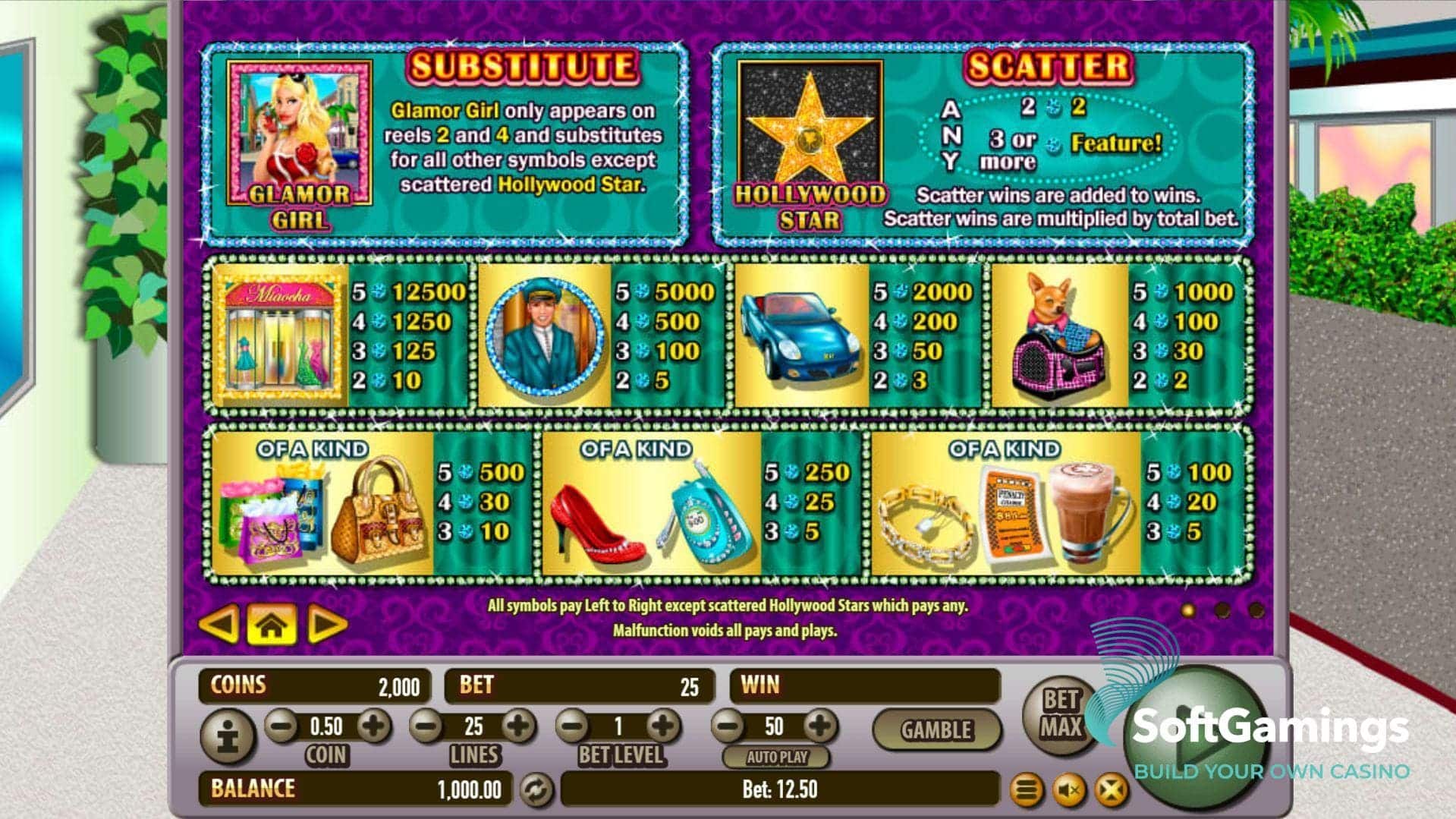Raise the bet level
Screen dimensions: 1456x819
(663, 726)
